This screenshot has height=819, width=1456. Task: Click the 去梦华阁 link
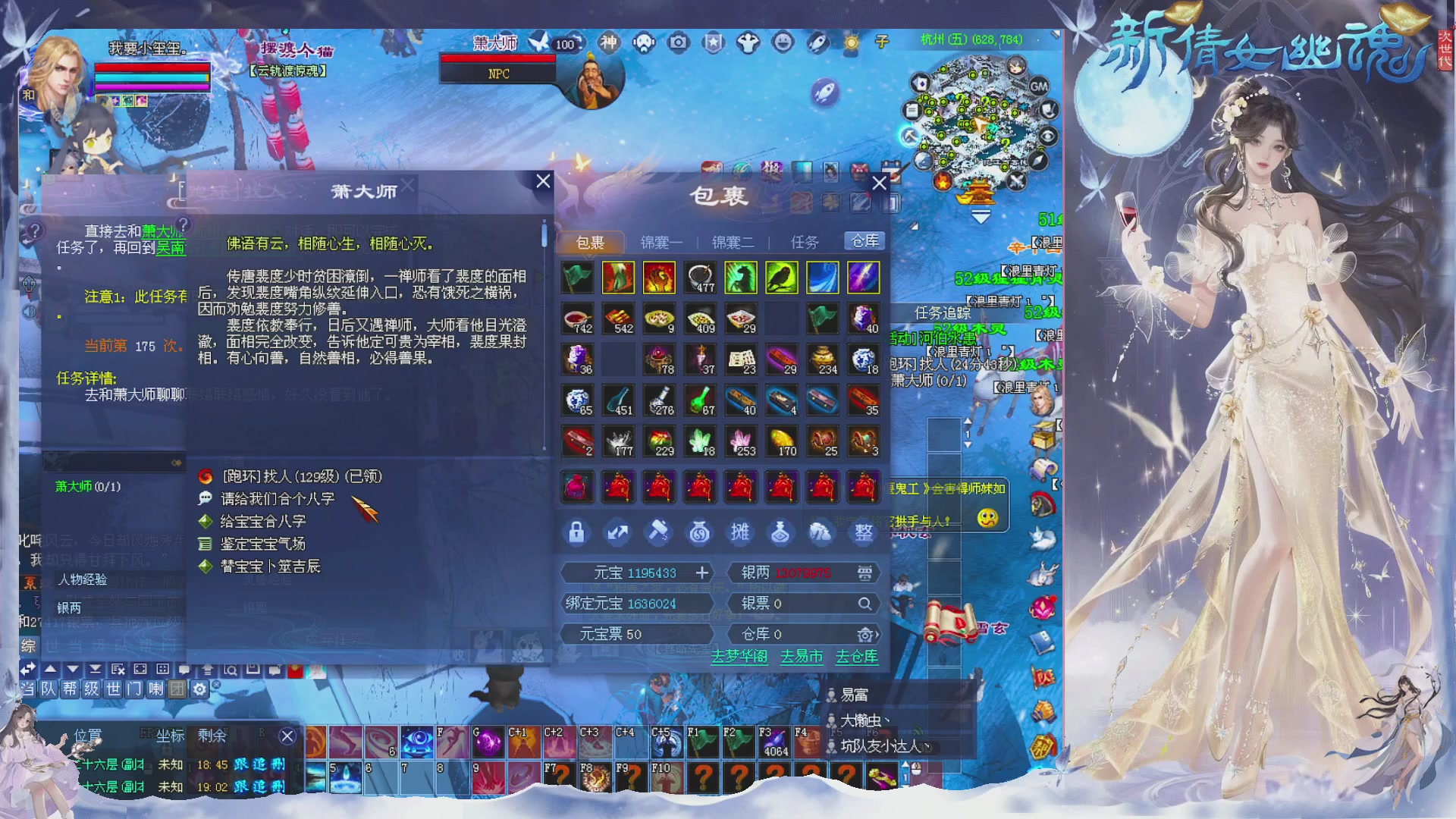coord(739,657)
